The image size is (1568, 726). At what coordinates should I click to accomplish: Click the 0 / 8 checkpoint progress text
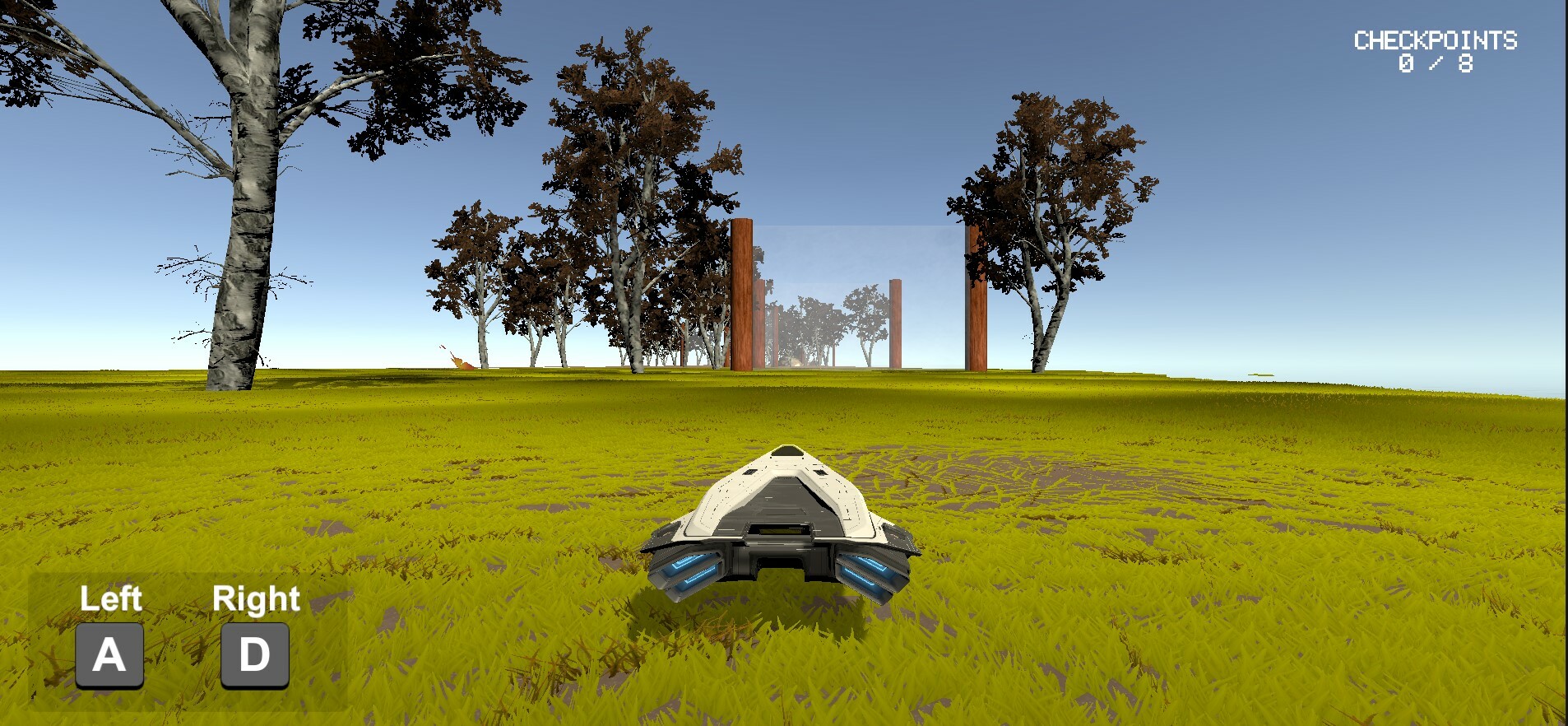click(x=1437, y=62)
